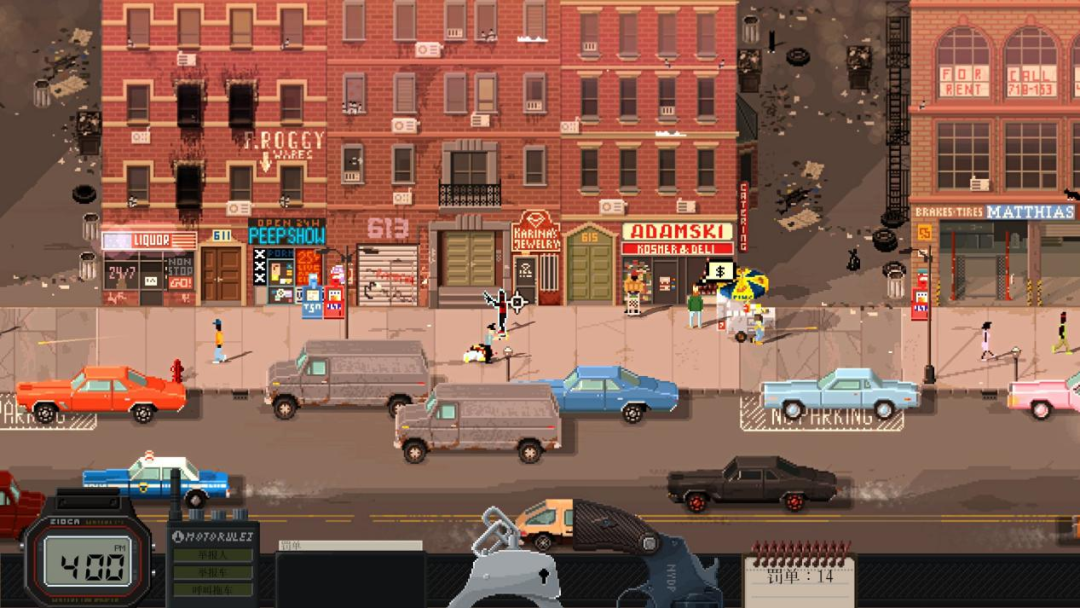Viewport: 1080px width, 608px height.
Task: Call a tow truck with 呼叫拖车
Action: click(211, 590)
